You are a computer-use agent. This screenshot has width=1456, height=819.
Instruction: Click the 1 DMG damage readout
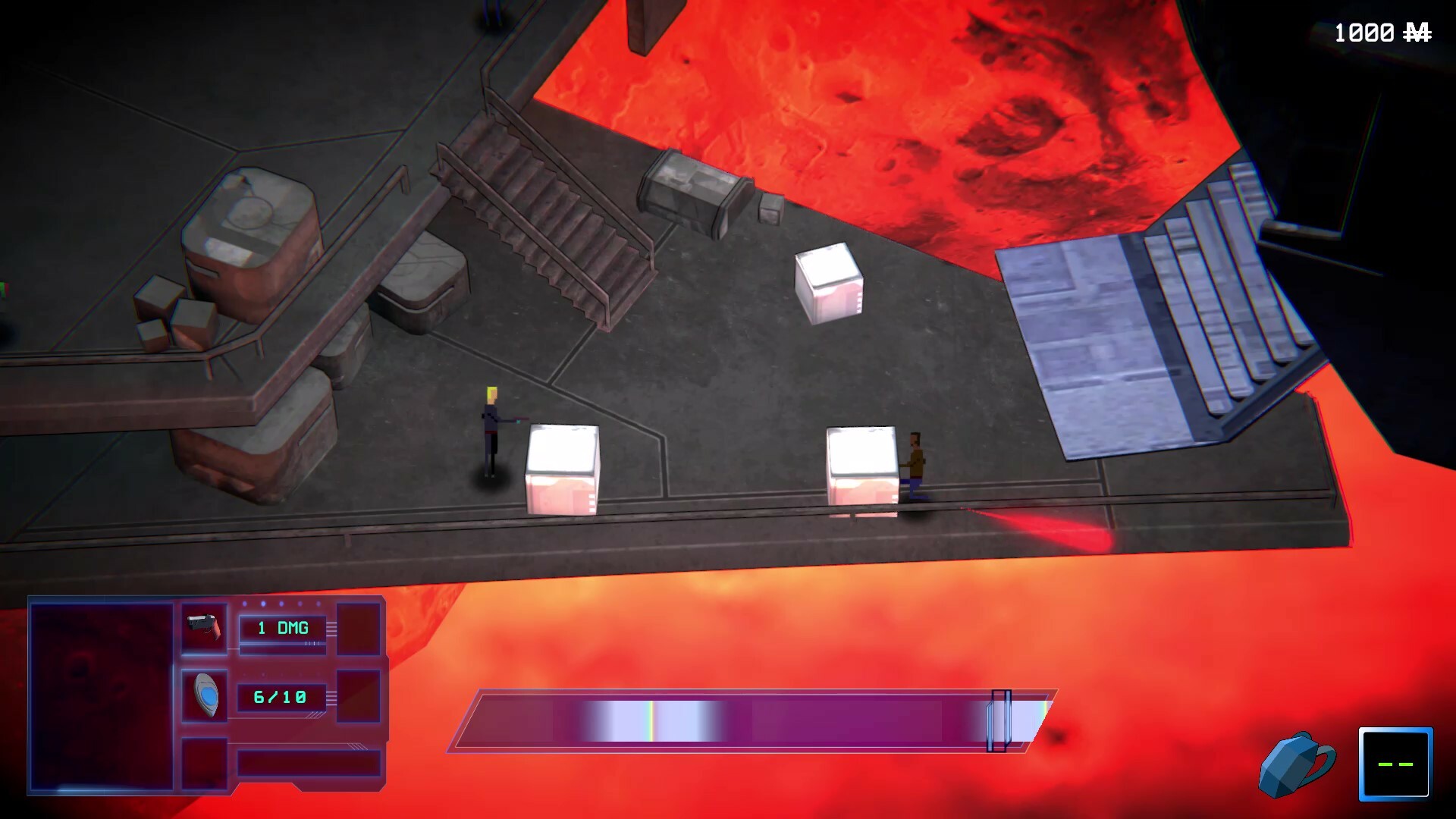284,628
